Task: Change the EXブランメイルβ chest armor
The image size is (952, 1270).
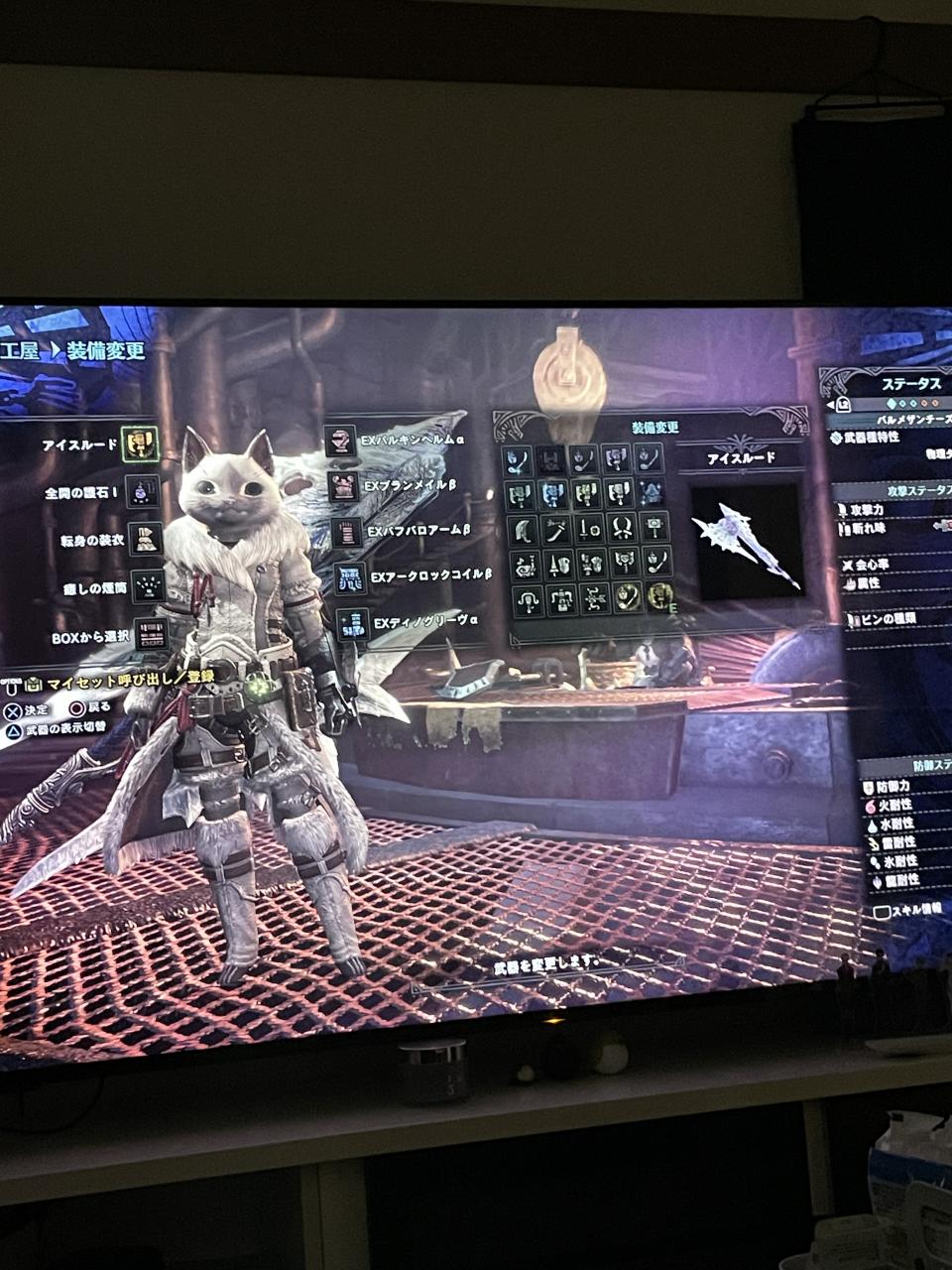Action: coord(343,486)
